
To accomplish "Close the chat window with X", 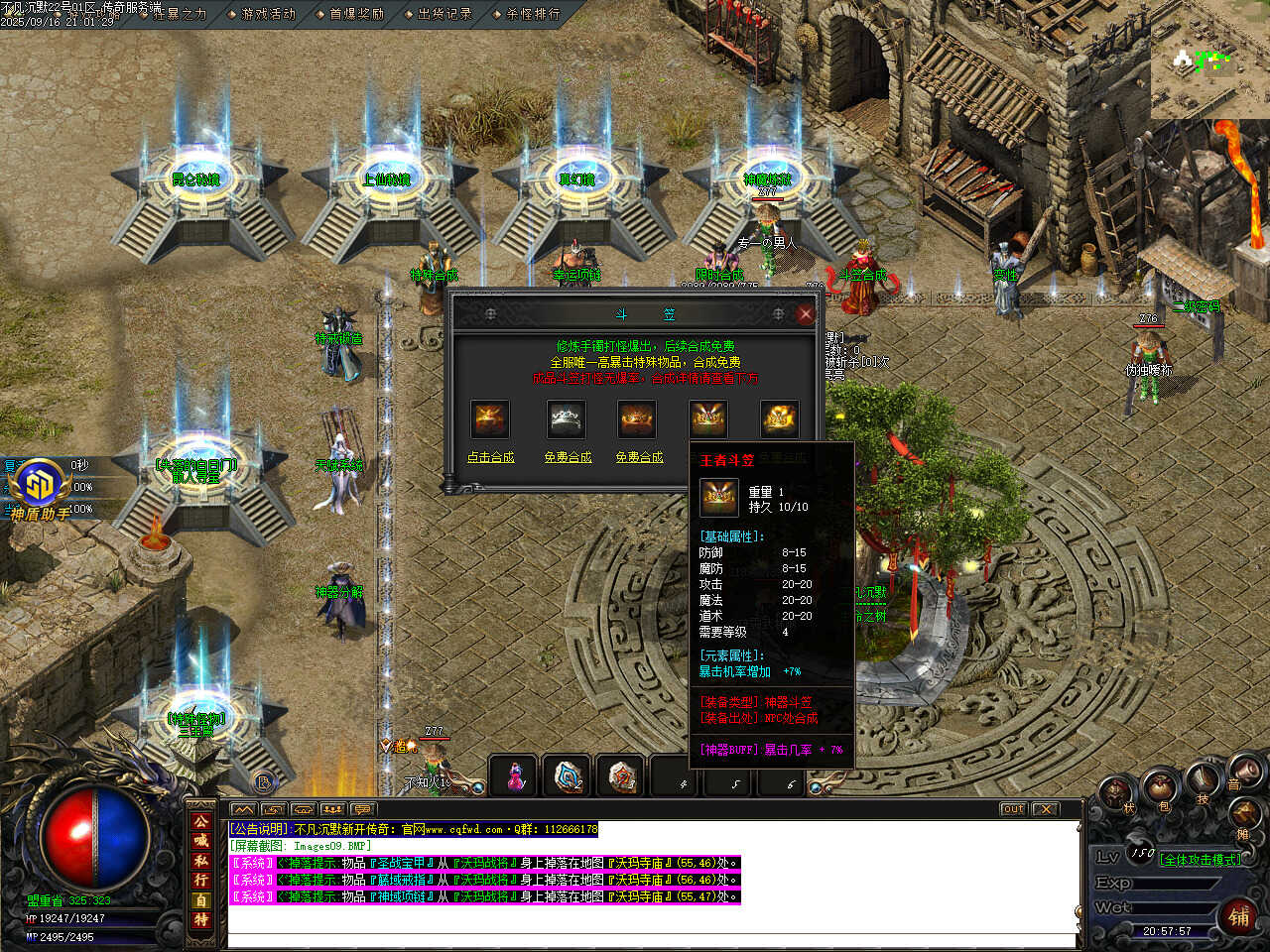I will (1045, 809).
